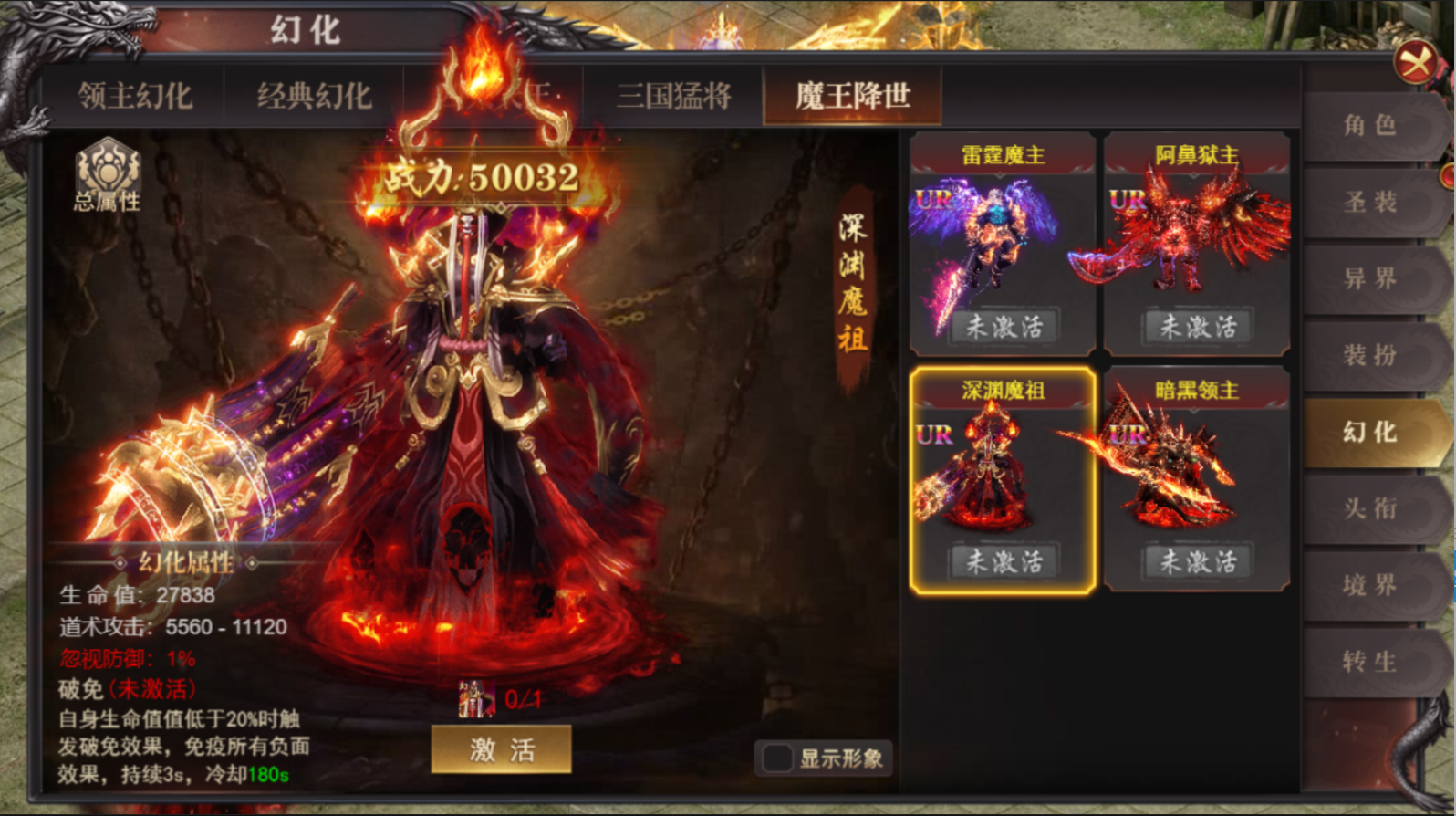
Task: Click the gold 激活 activate button
Action: coord(501,749)
